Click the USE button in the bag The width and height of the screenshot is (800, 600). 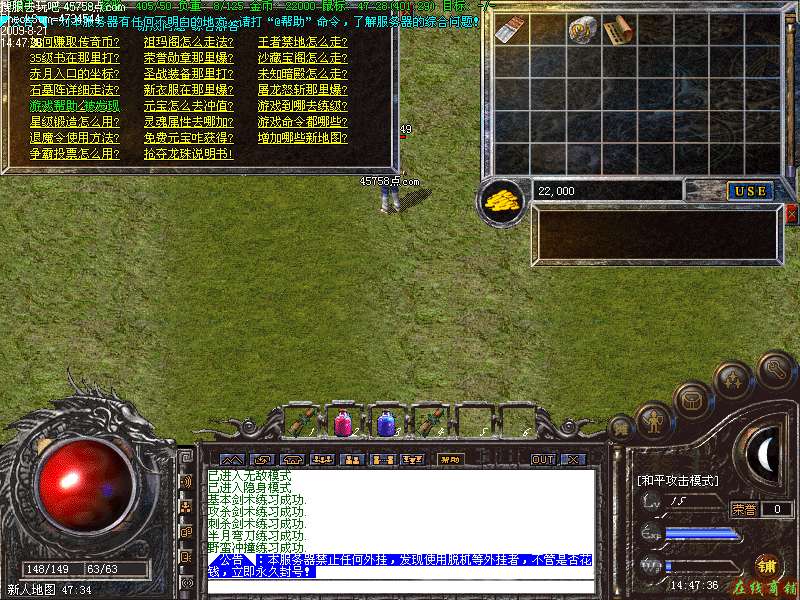pyautogui.click(x=749, y=191)
